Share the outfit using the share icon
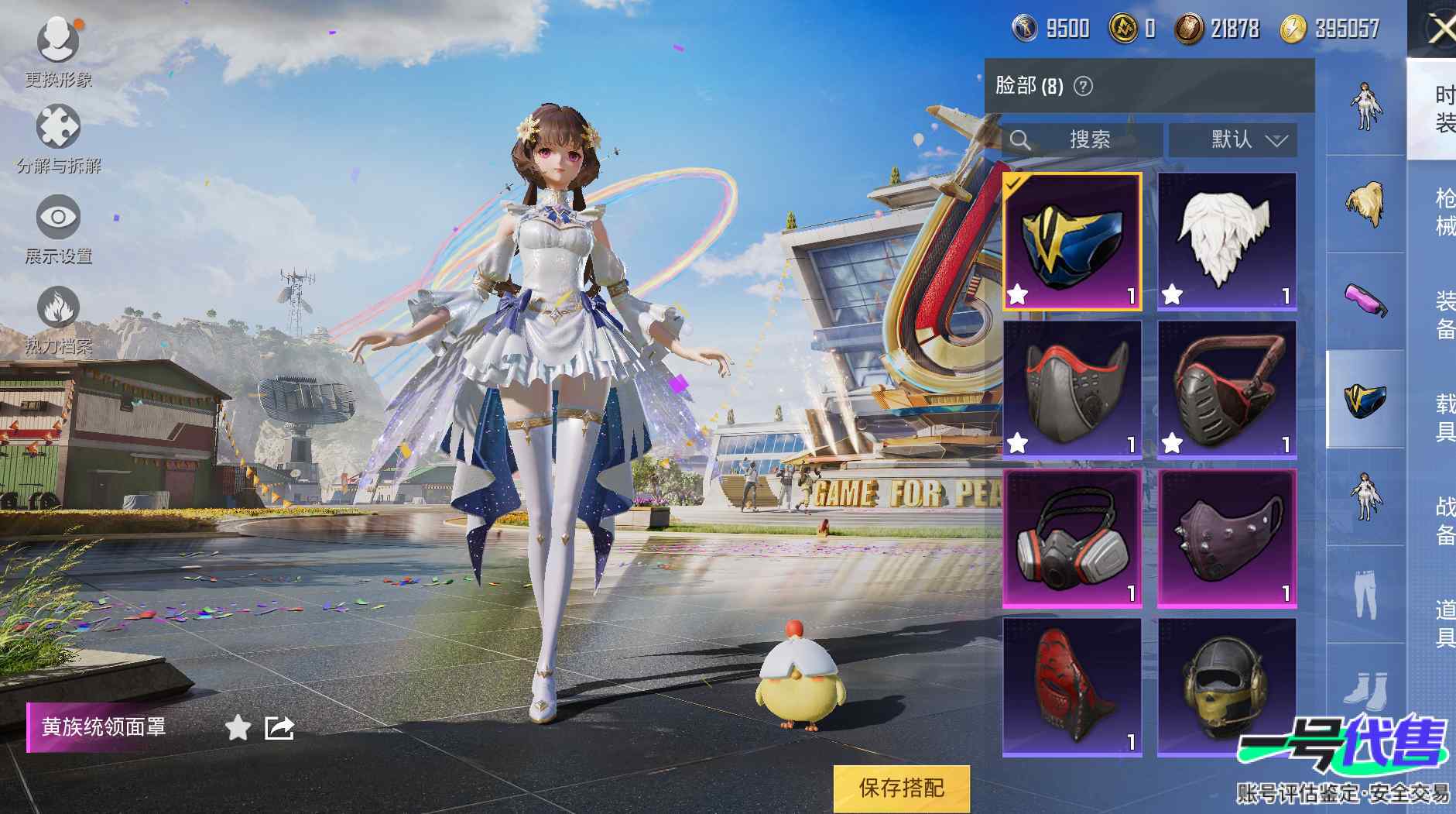This screenshot has width=1456, height=814. tap(279, 728)
